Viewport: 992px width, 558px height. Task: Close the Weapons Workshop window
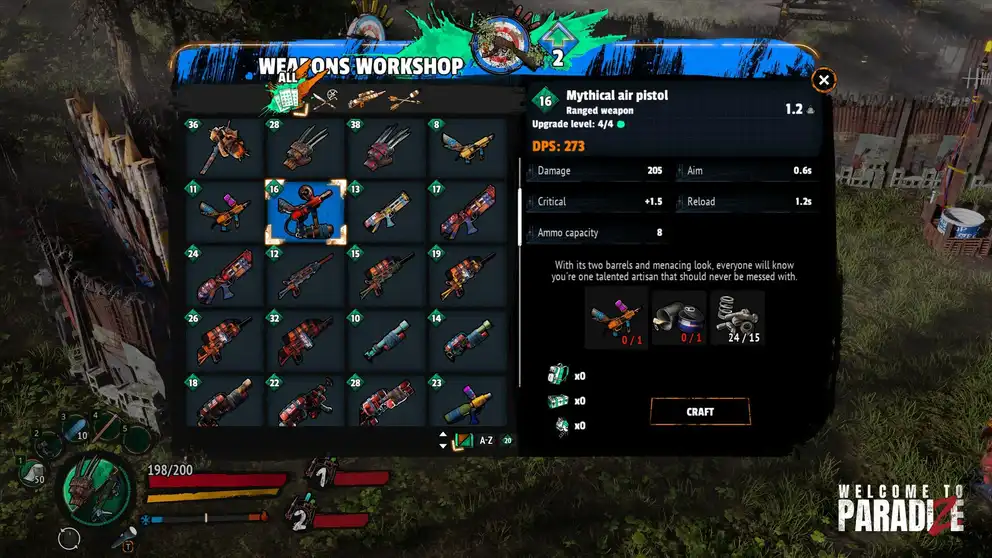[823, 80]
